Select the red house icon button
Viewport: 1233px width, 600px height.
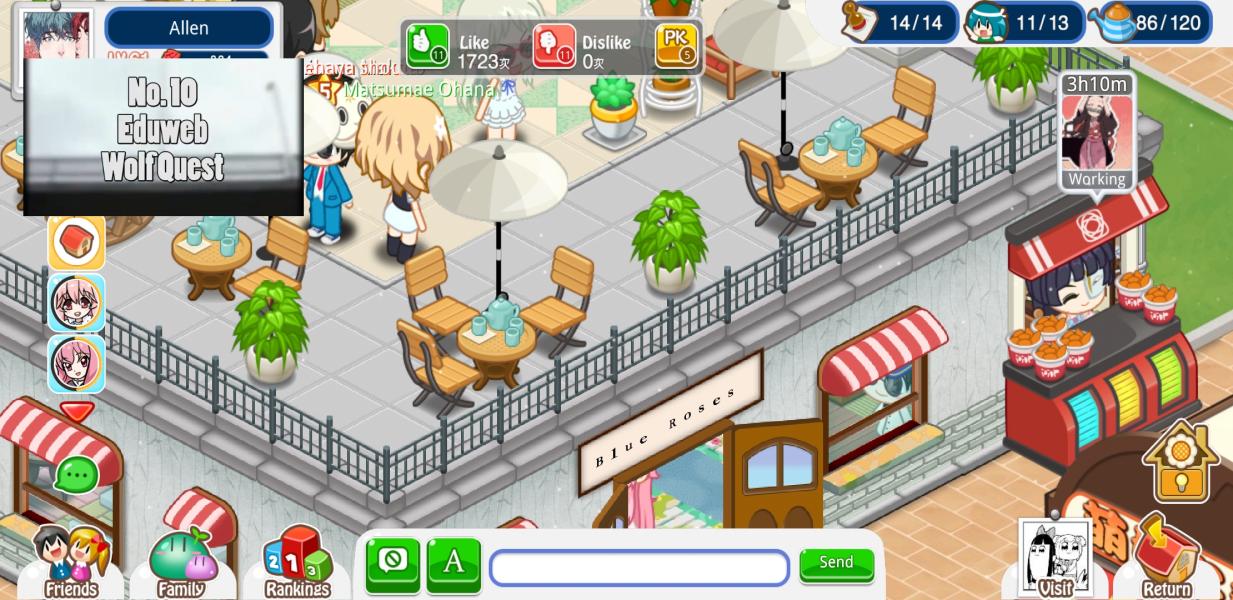(77, 242)
